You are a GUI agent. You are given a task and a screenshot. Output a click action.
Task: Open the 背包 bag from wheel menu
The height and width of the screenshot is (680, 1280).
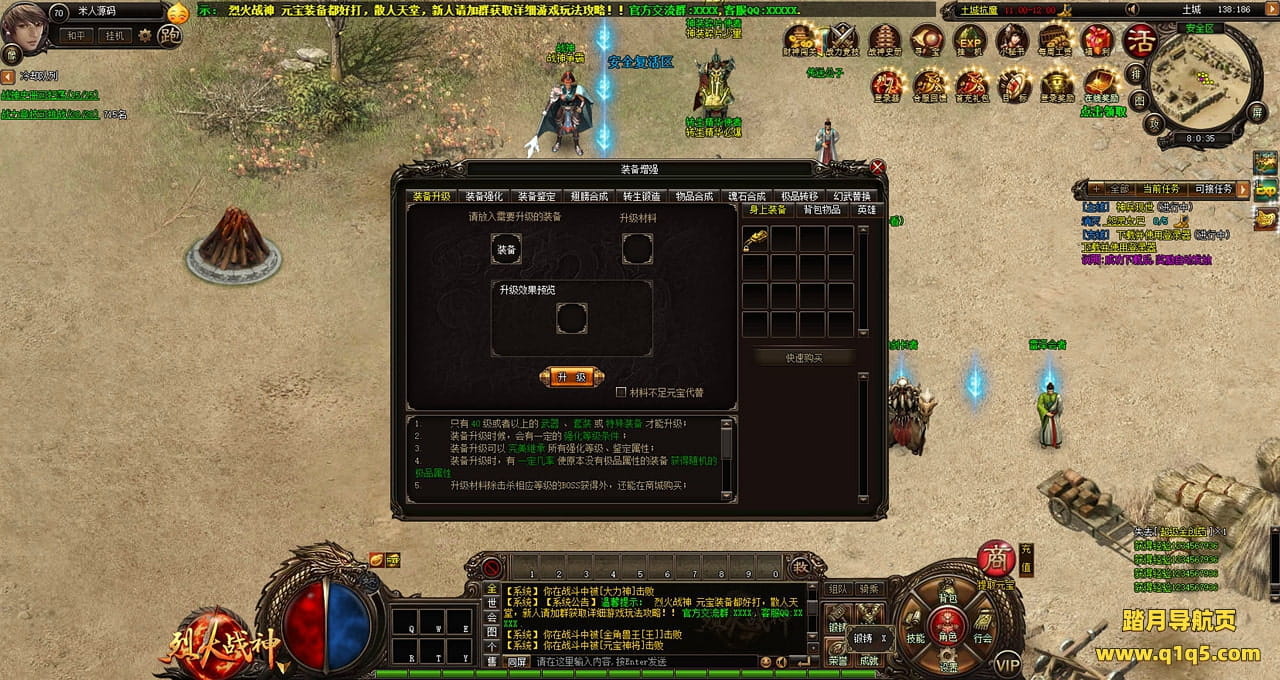[x=947, y=598]
